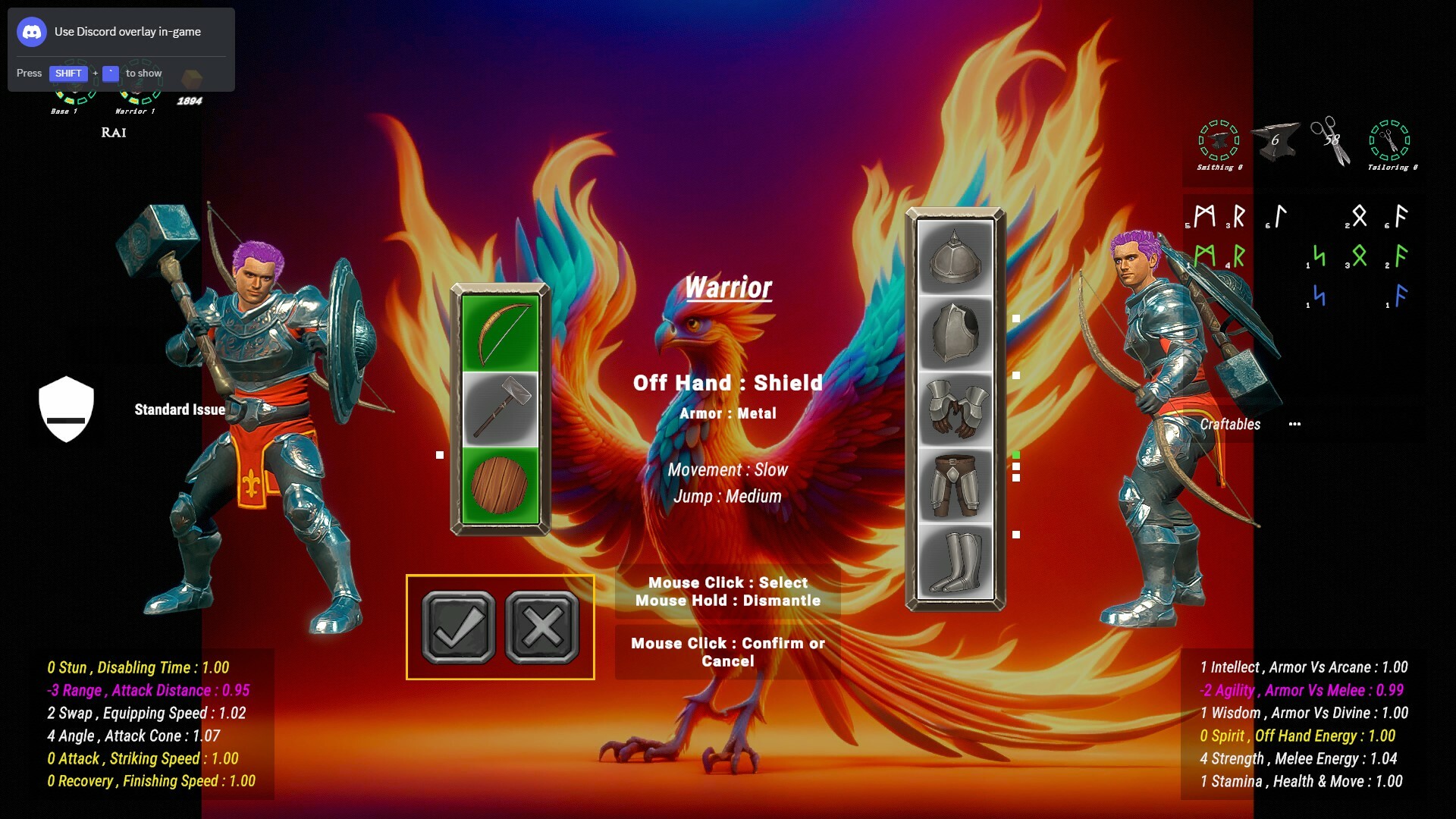
Task: Click the helmet slot in the armor column
Action: click(x=954, y=256)
